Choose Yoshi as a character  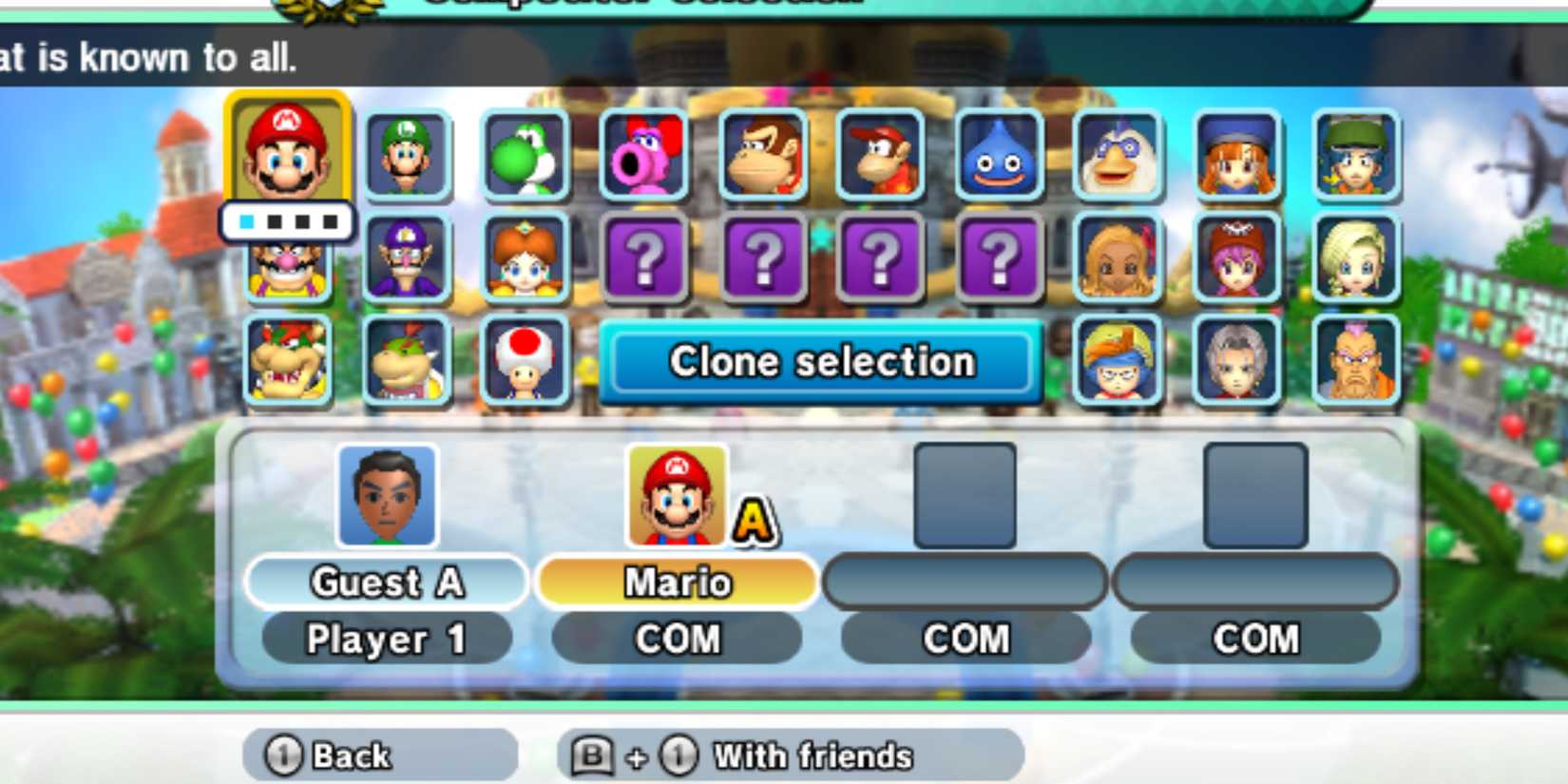526,154
